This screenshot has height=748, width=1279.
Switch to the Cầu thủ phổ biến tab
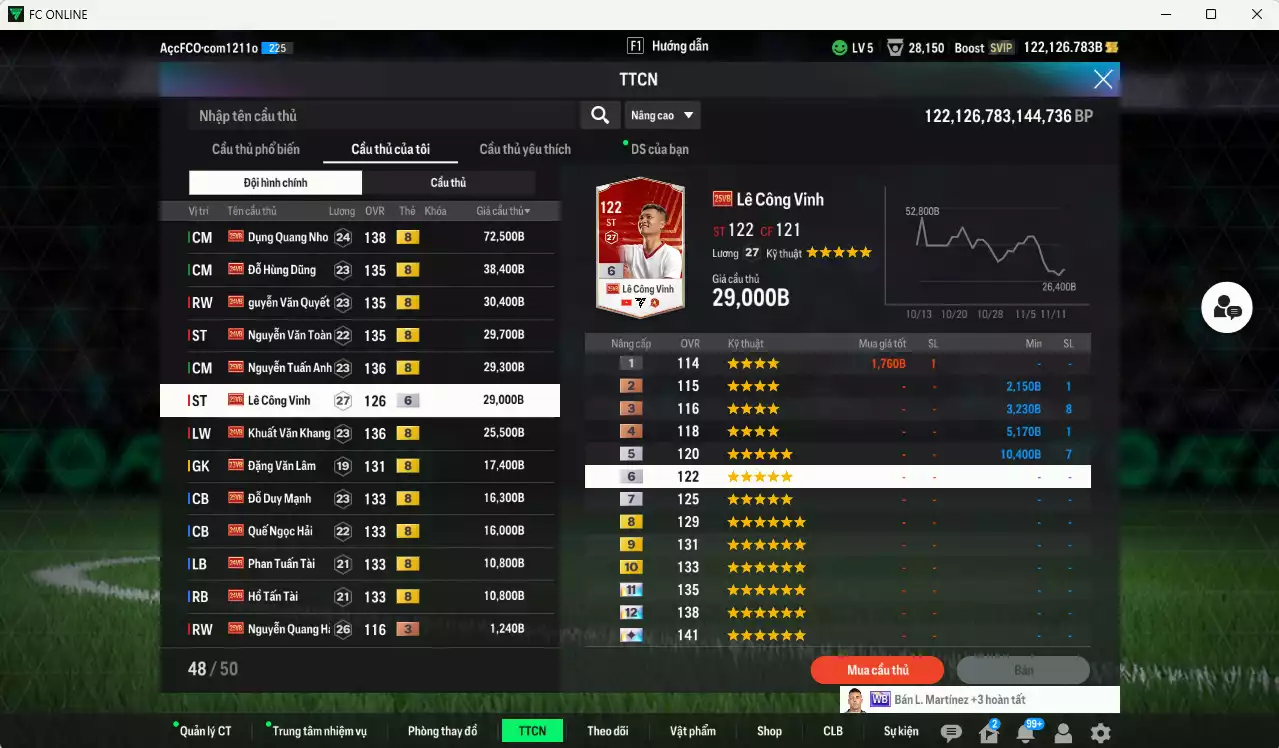[255, 150]
